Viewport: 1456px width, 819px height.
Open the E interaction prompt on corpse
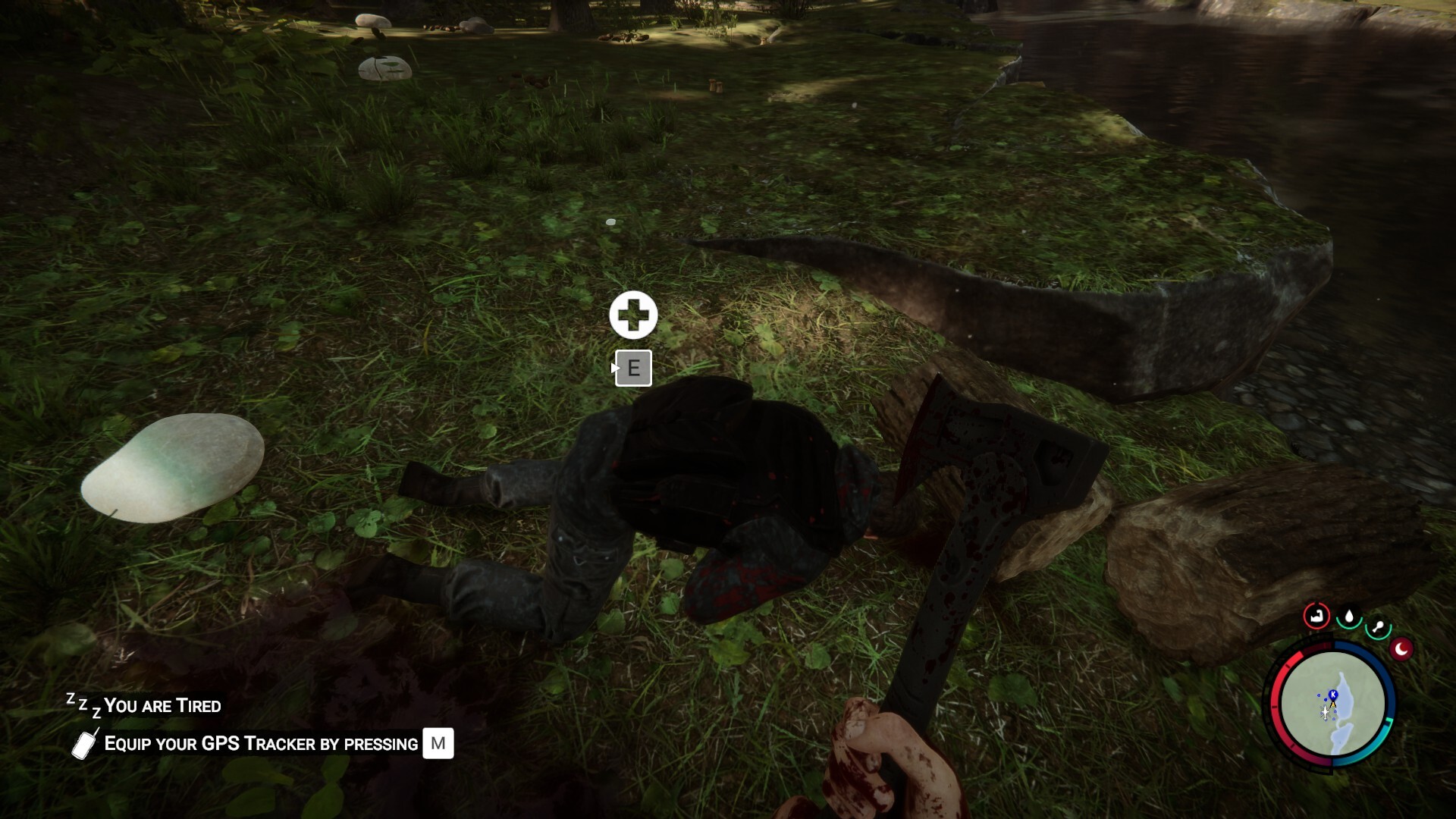pos(634,369)
